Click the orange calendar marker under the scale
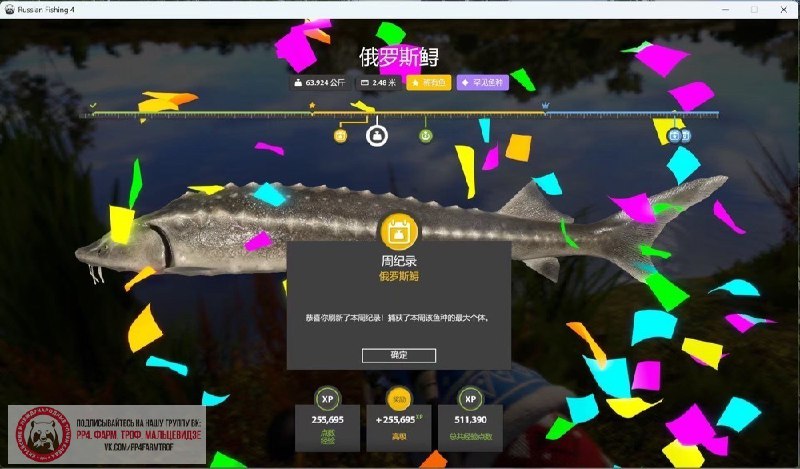 click(x=340, y=135)
